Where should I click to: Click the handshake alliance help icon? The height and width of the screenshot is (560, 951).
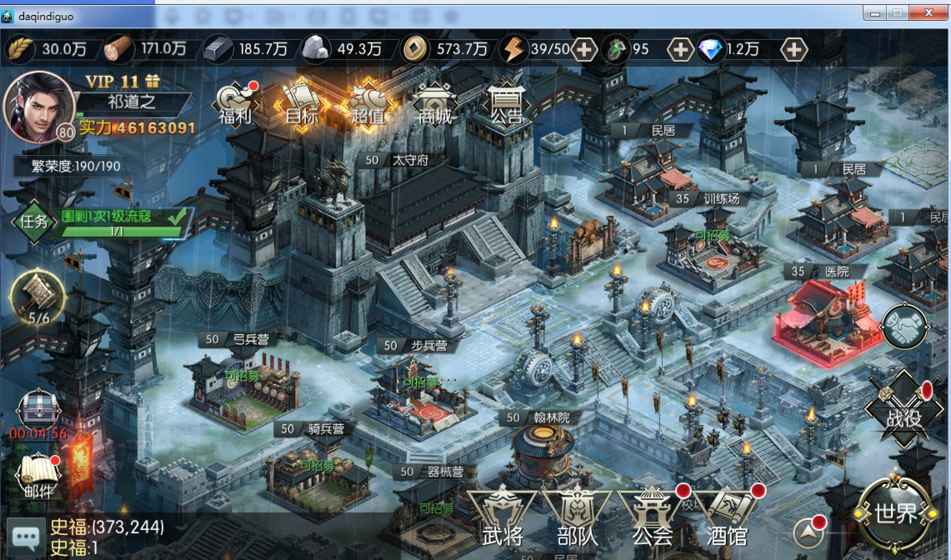coord(904,327)
